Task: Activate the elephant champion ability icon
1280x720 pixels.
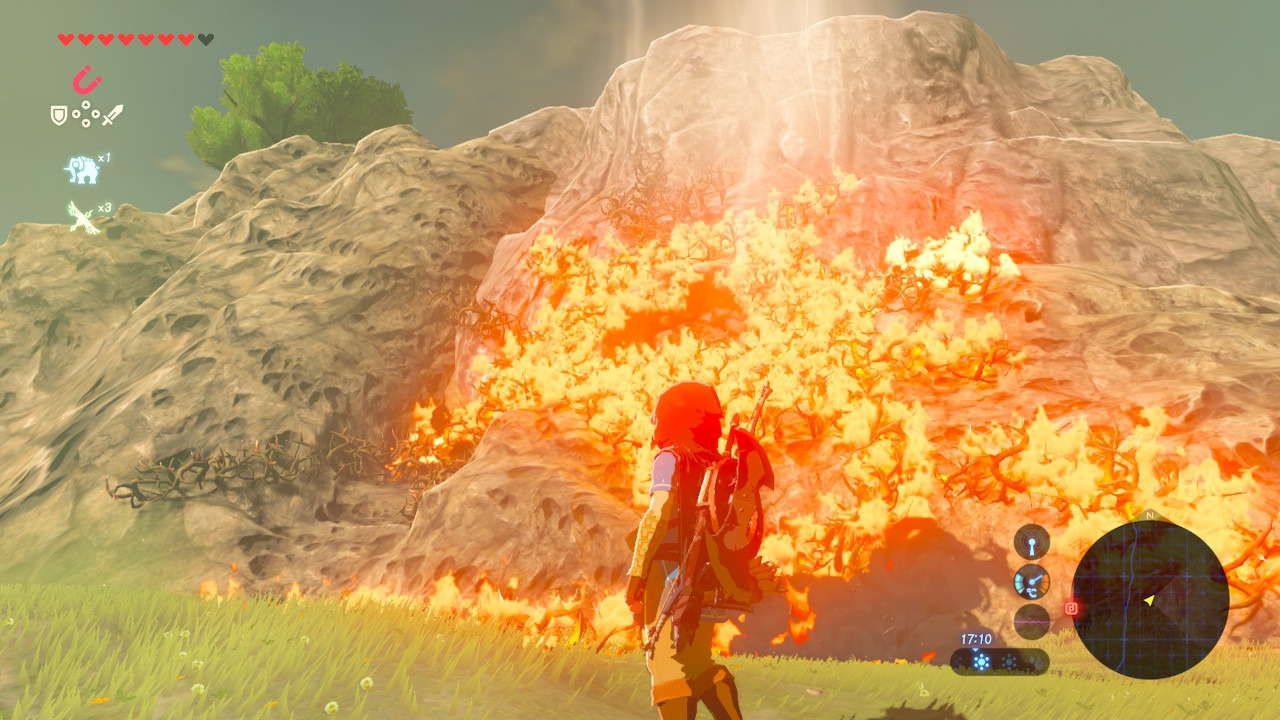Action: (x=82, y=169)
